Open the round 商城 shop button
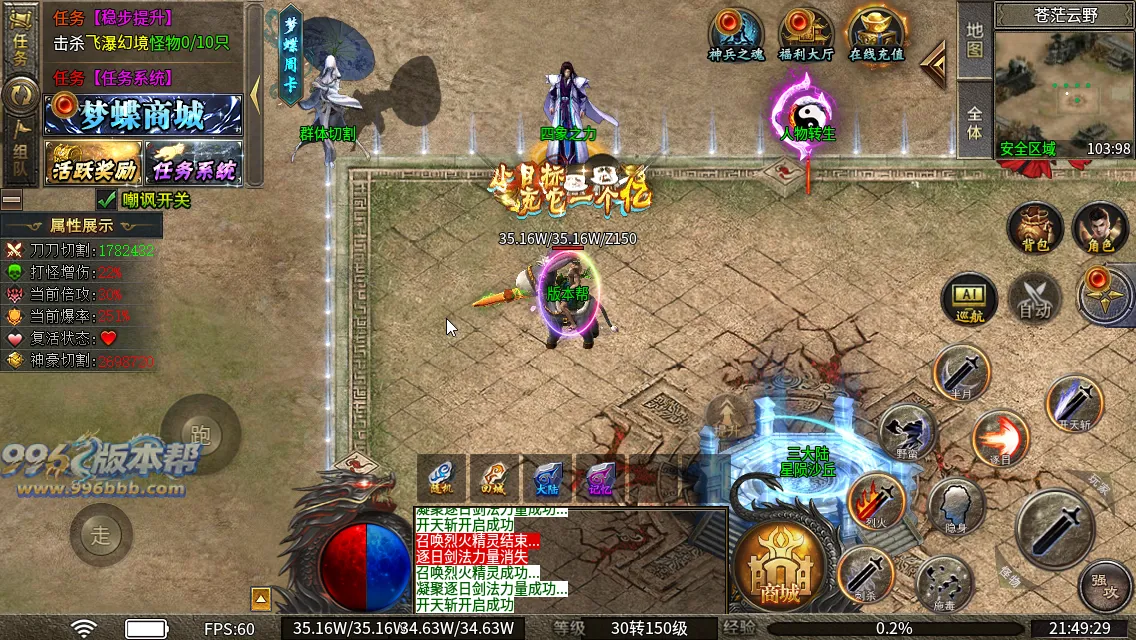This screenshot has height=640, width=1136. click(x=779, y=572)
